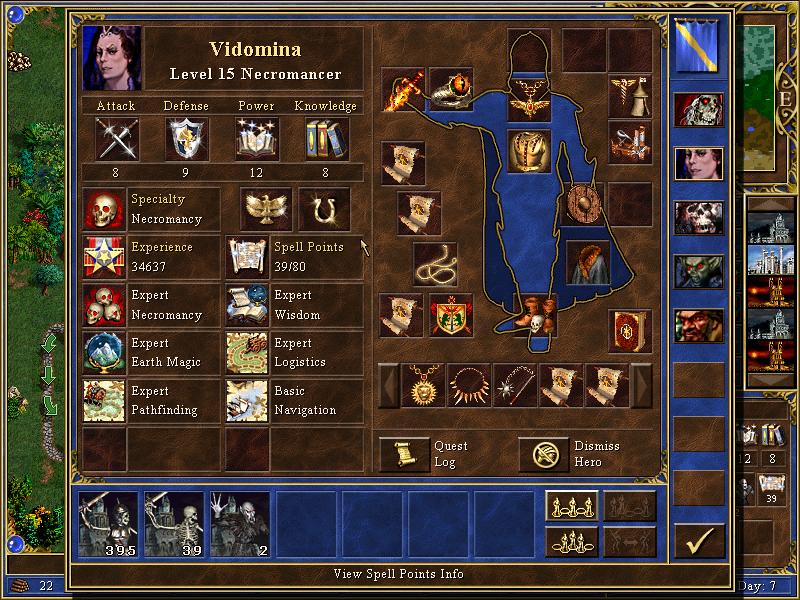
Task: Select the Expert Wisdom skill
Action: pyautogui.click(x=246, y=306)
